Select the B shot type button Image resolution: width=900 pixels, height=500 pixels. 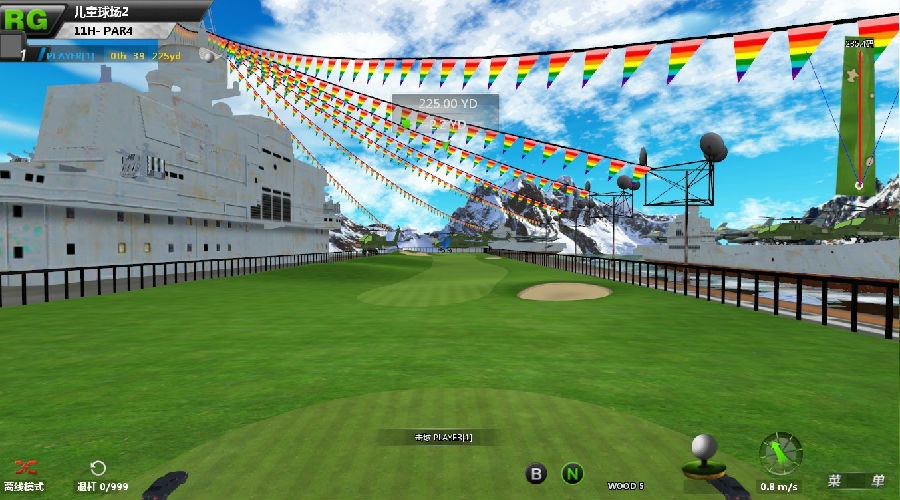[537, 473]
